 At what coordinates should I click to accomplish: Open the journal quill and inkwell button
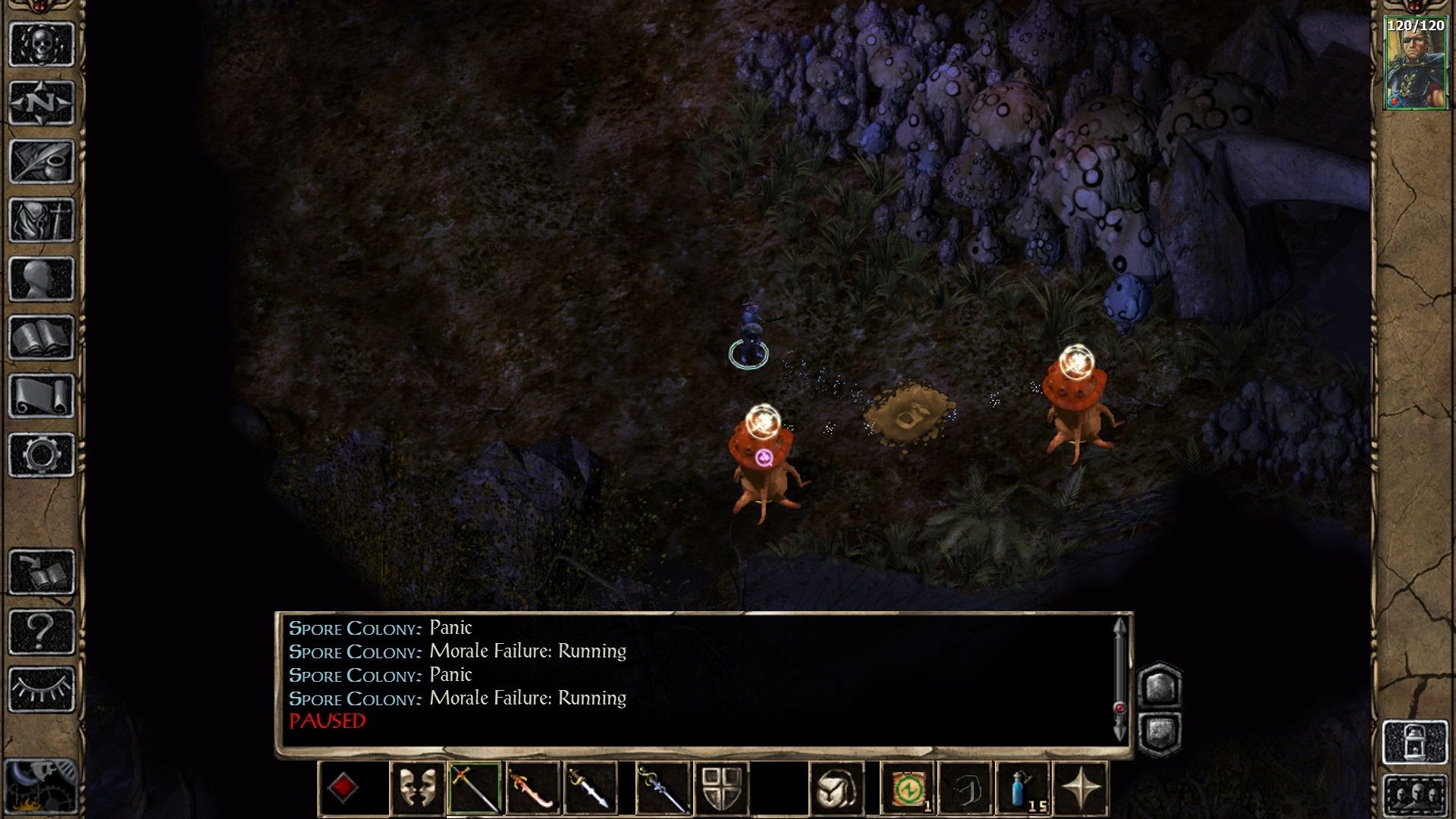coord(42,162)
